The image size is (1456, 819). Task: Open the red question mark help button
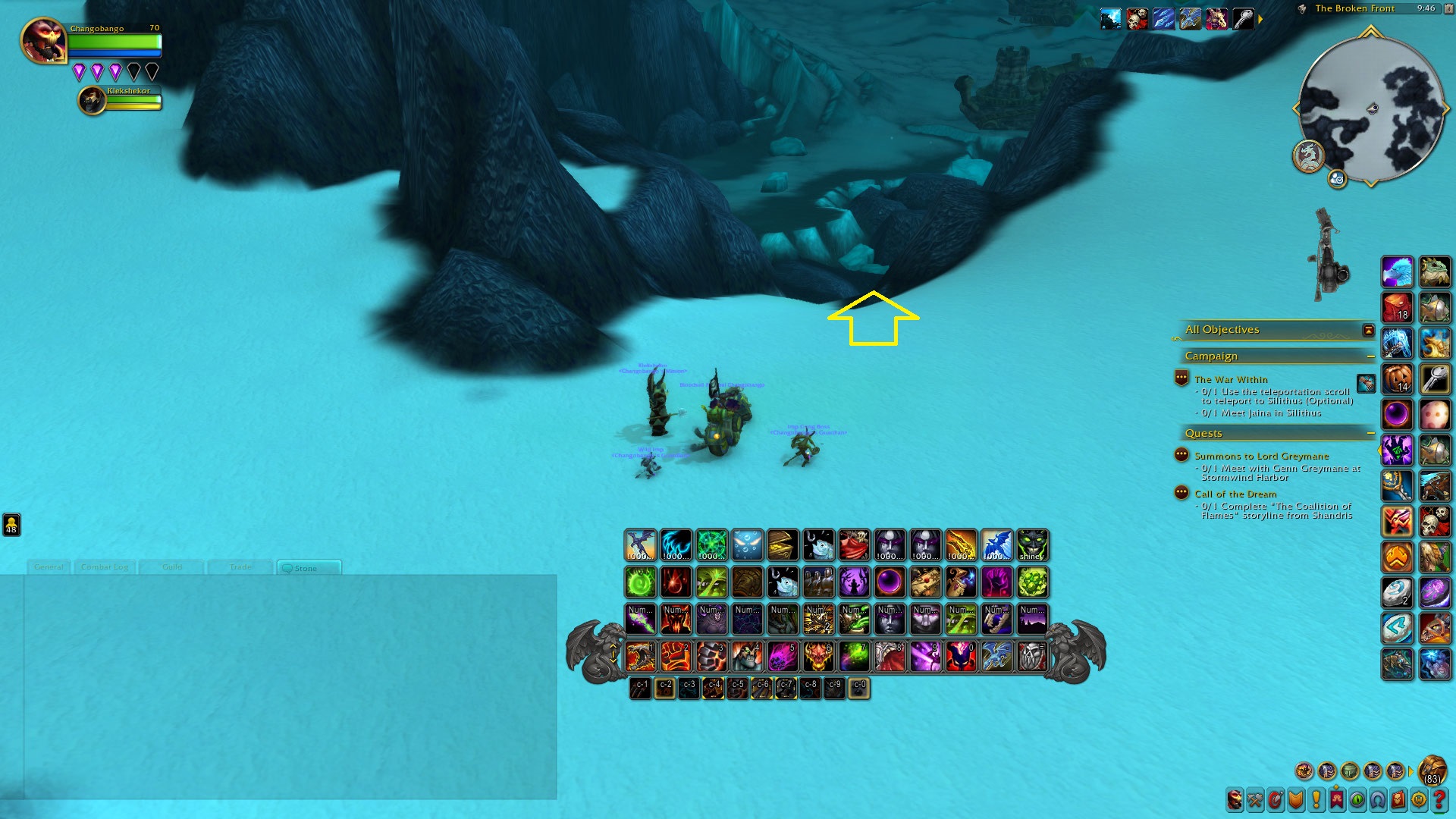pos(1439,799)
